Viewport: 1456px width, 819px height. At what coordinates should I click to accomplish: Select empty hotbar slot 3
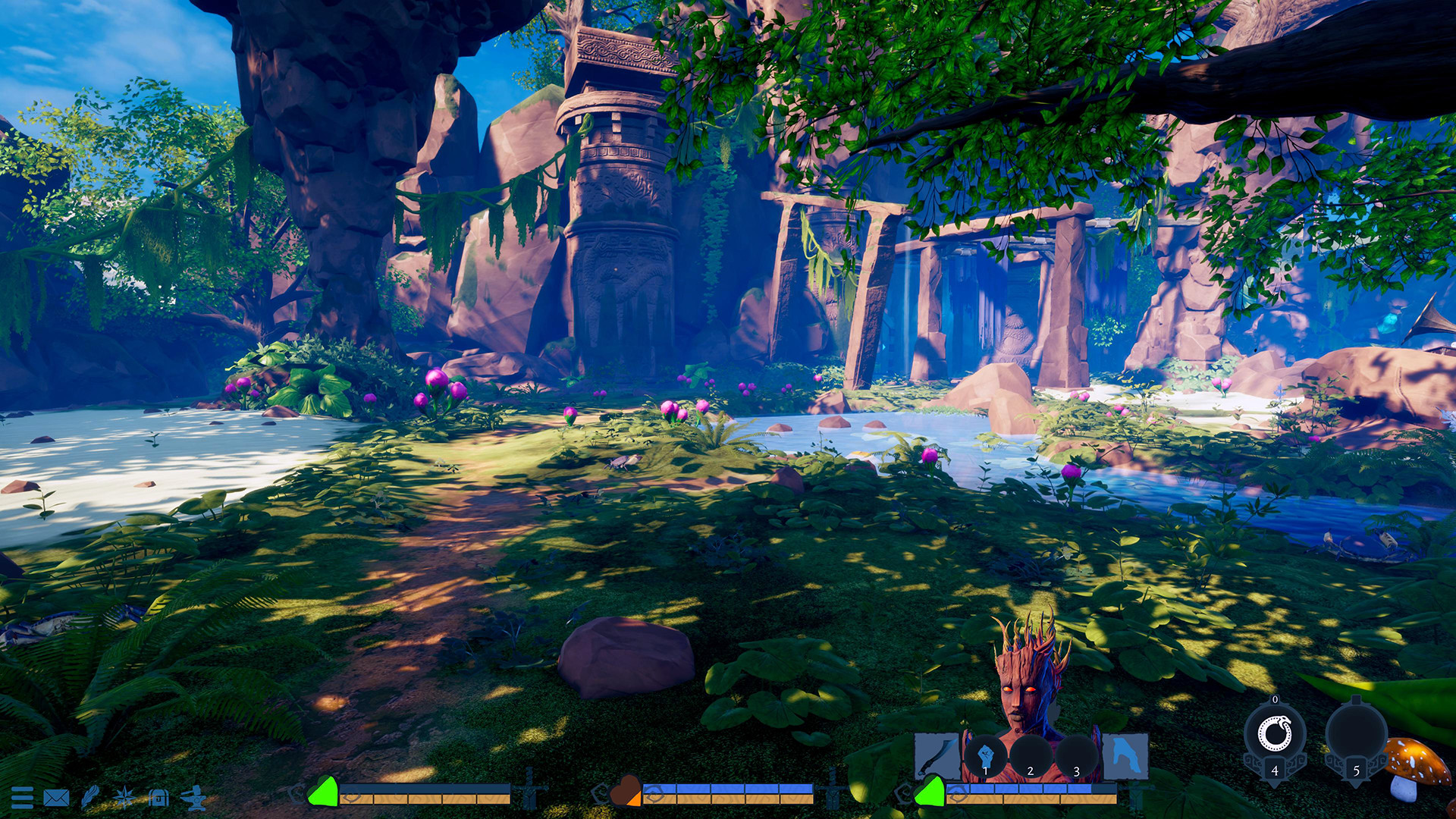tap(1076, 755)
